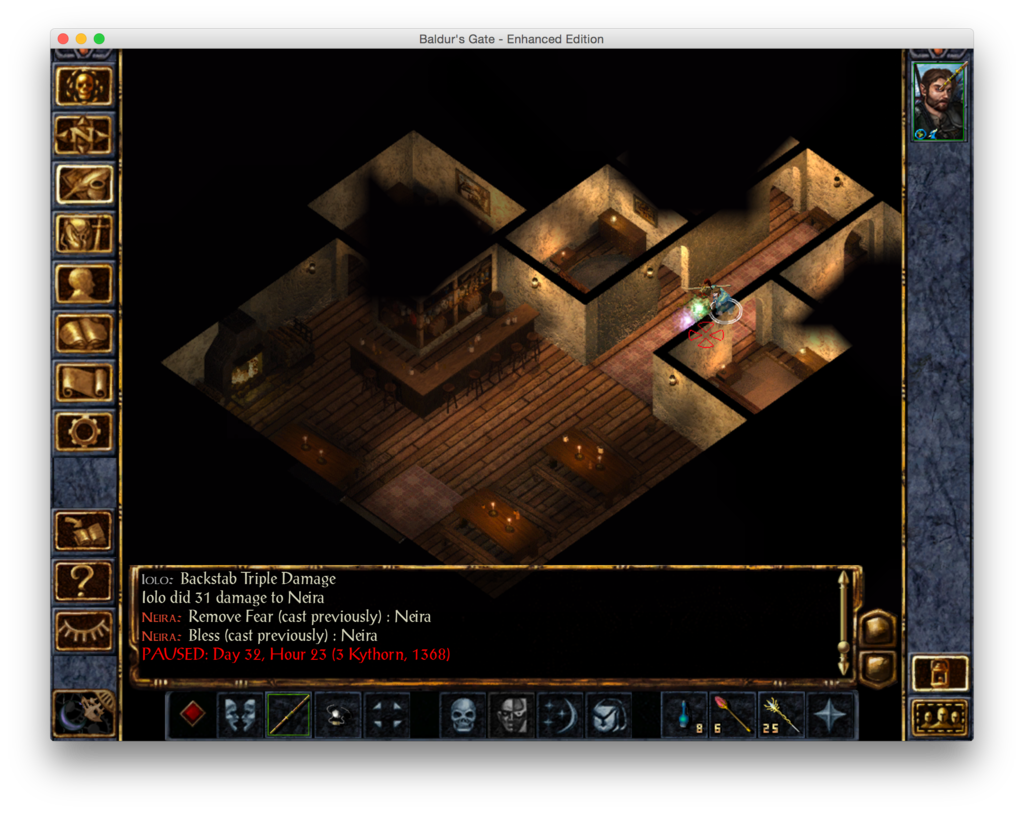
Task: Use the blue potion quick item
Action: 684,715
